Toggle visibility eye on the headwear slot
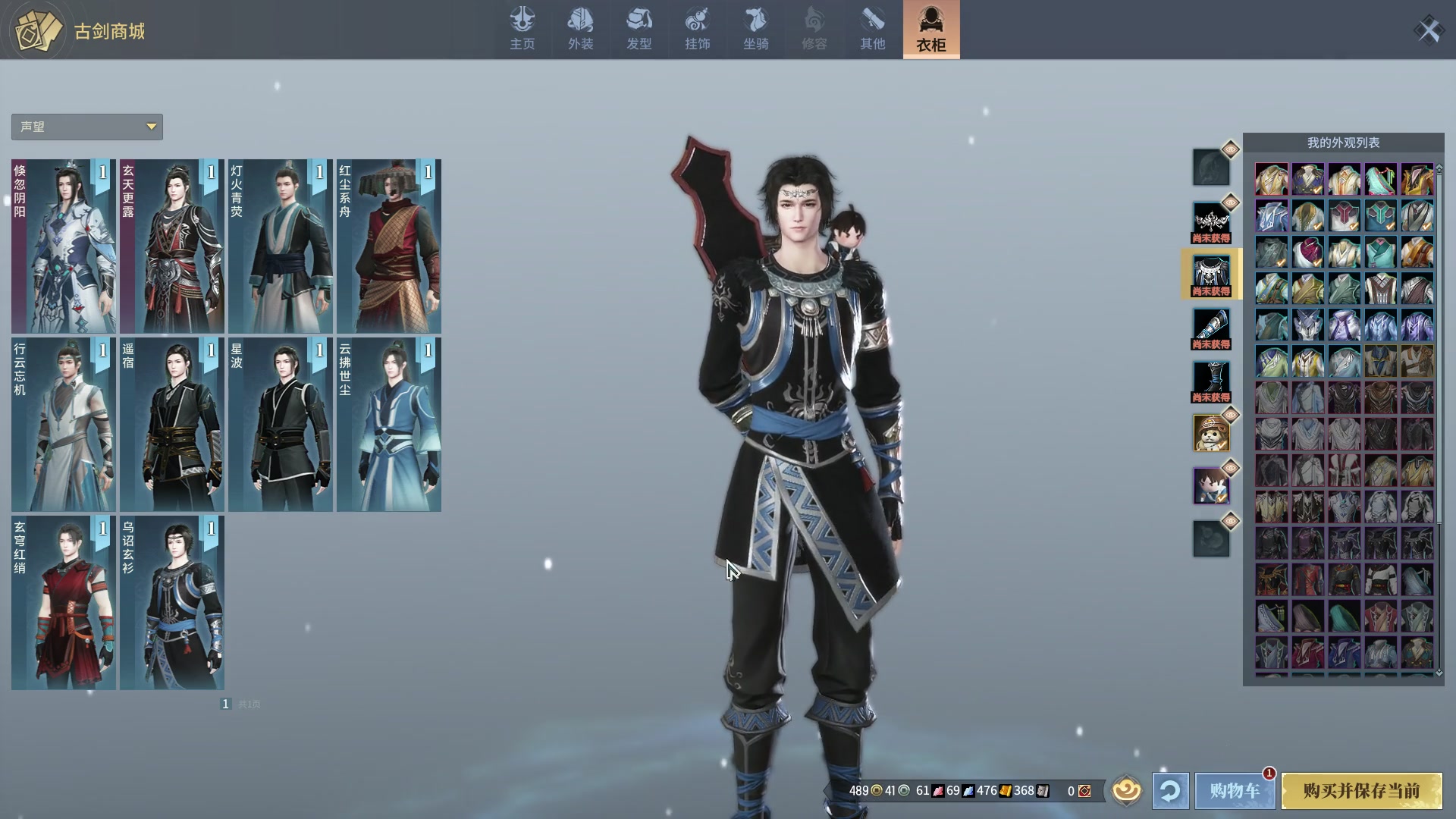Viewport: 1456px width, 819px height. click(x=1230, y=150)
